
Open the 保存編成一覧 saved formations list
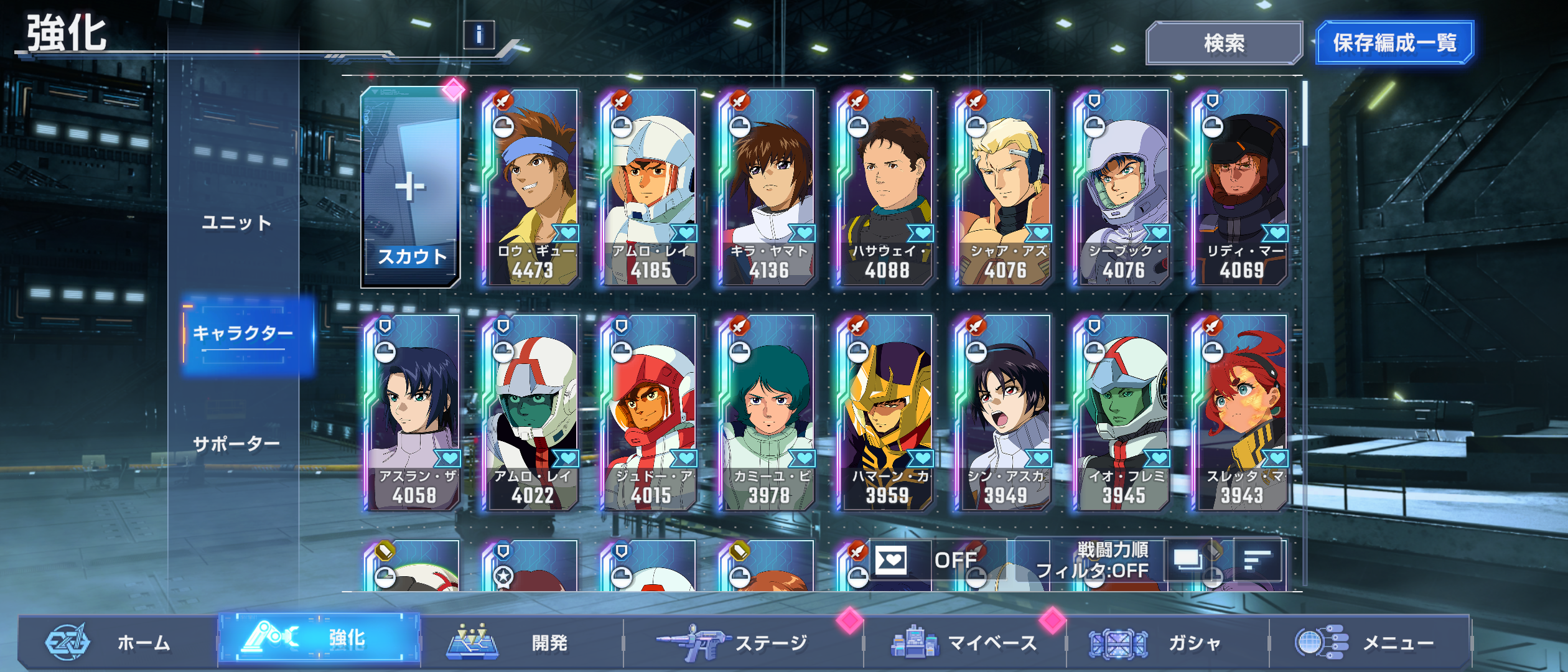[x=1394, y=43]
